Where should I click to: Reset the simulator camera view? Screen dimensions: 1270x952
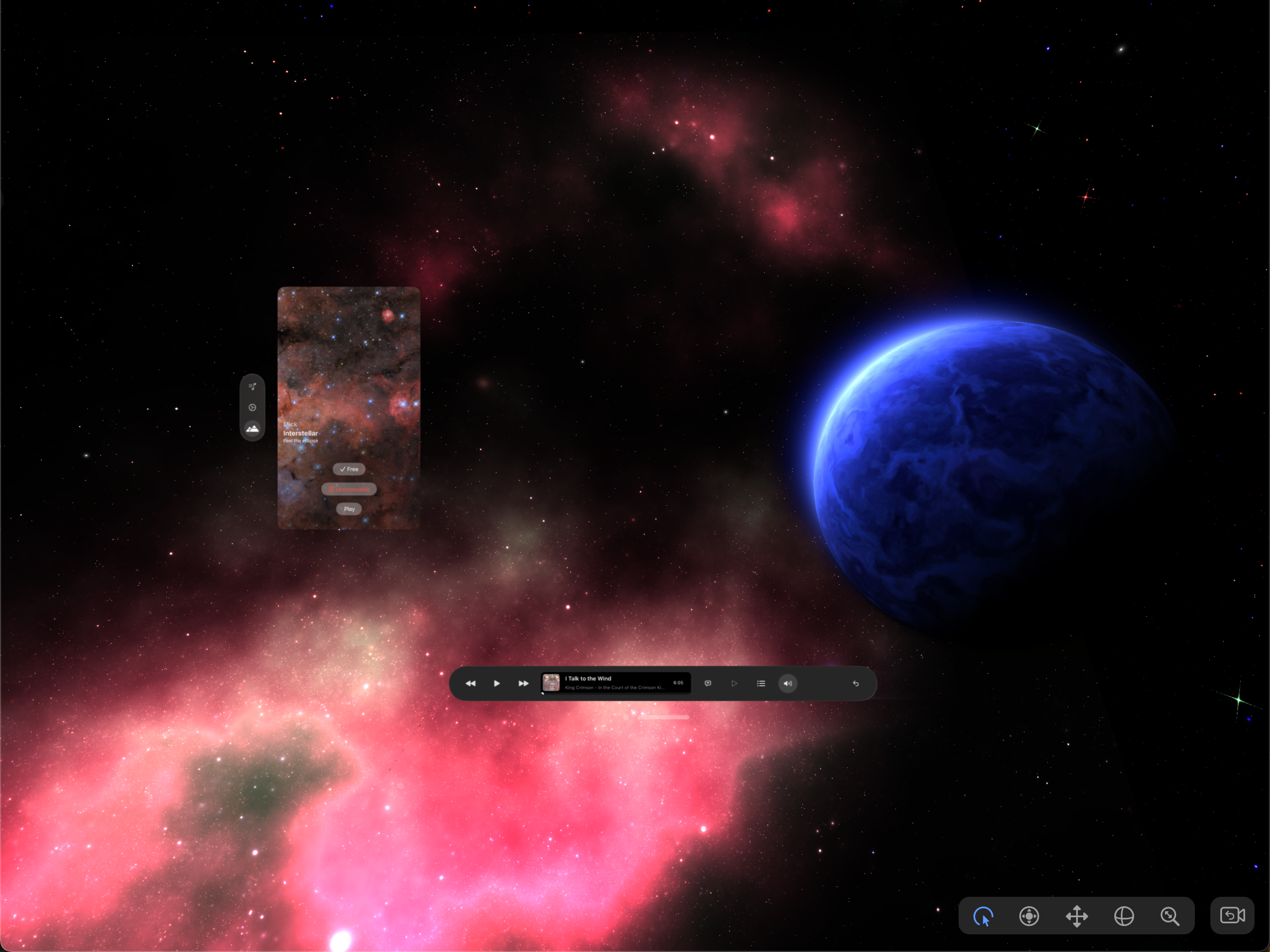tap(1232, 915)
